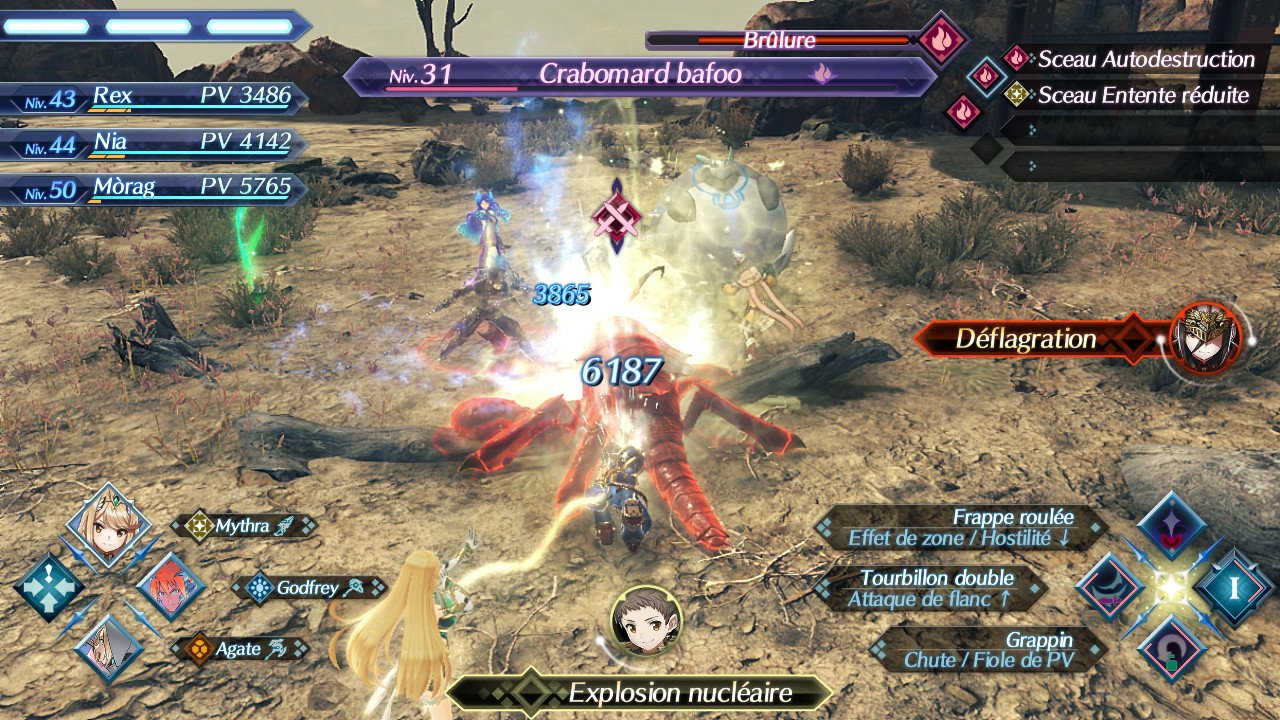Viewport: 1280px width, 720px height.
Task: Click Mòrag's portrait beside Déflagration
Action: point(1205,338)
